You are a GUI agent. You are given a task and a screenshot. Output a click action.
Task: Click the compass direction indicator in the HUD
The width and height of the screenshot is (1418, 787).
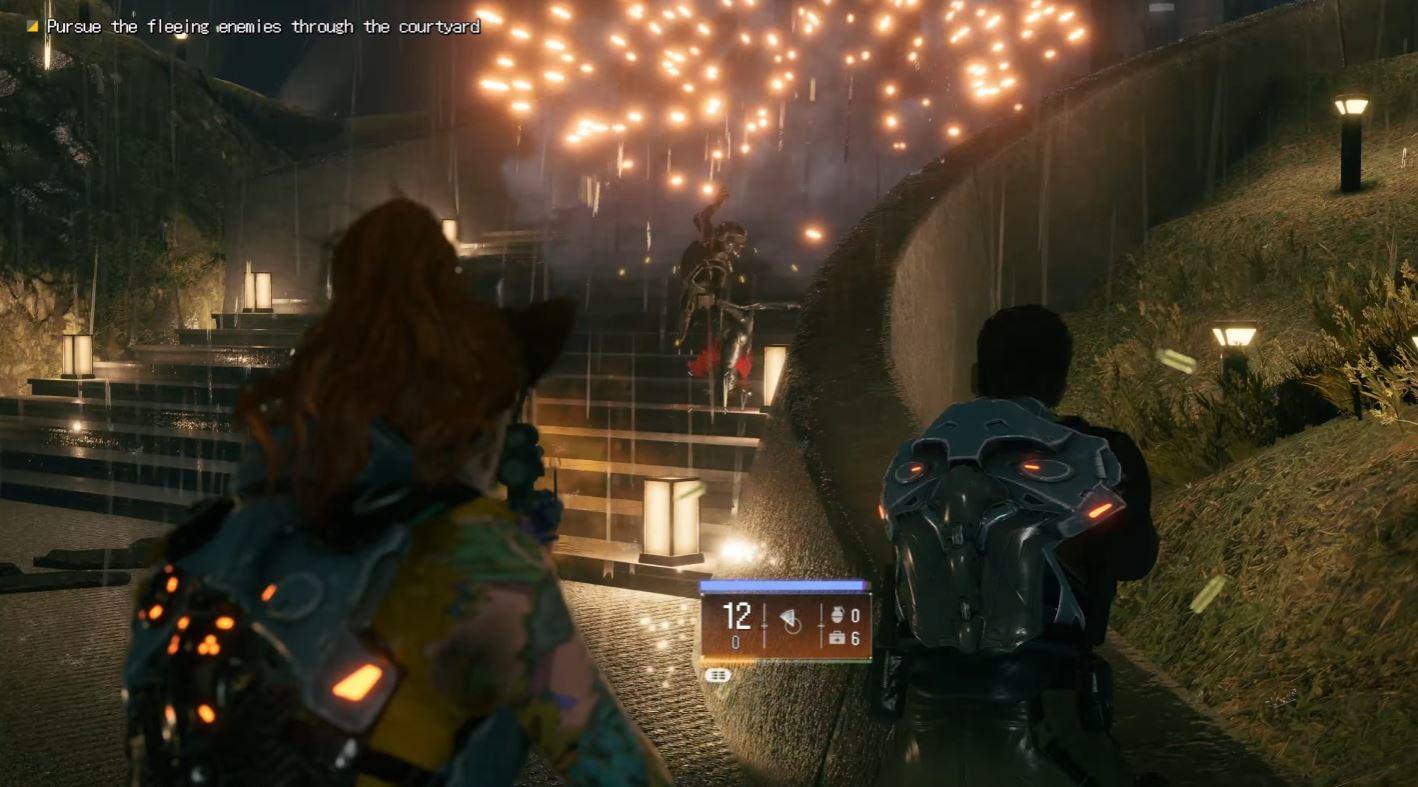coord(788,619)
